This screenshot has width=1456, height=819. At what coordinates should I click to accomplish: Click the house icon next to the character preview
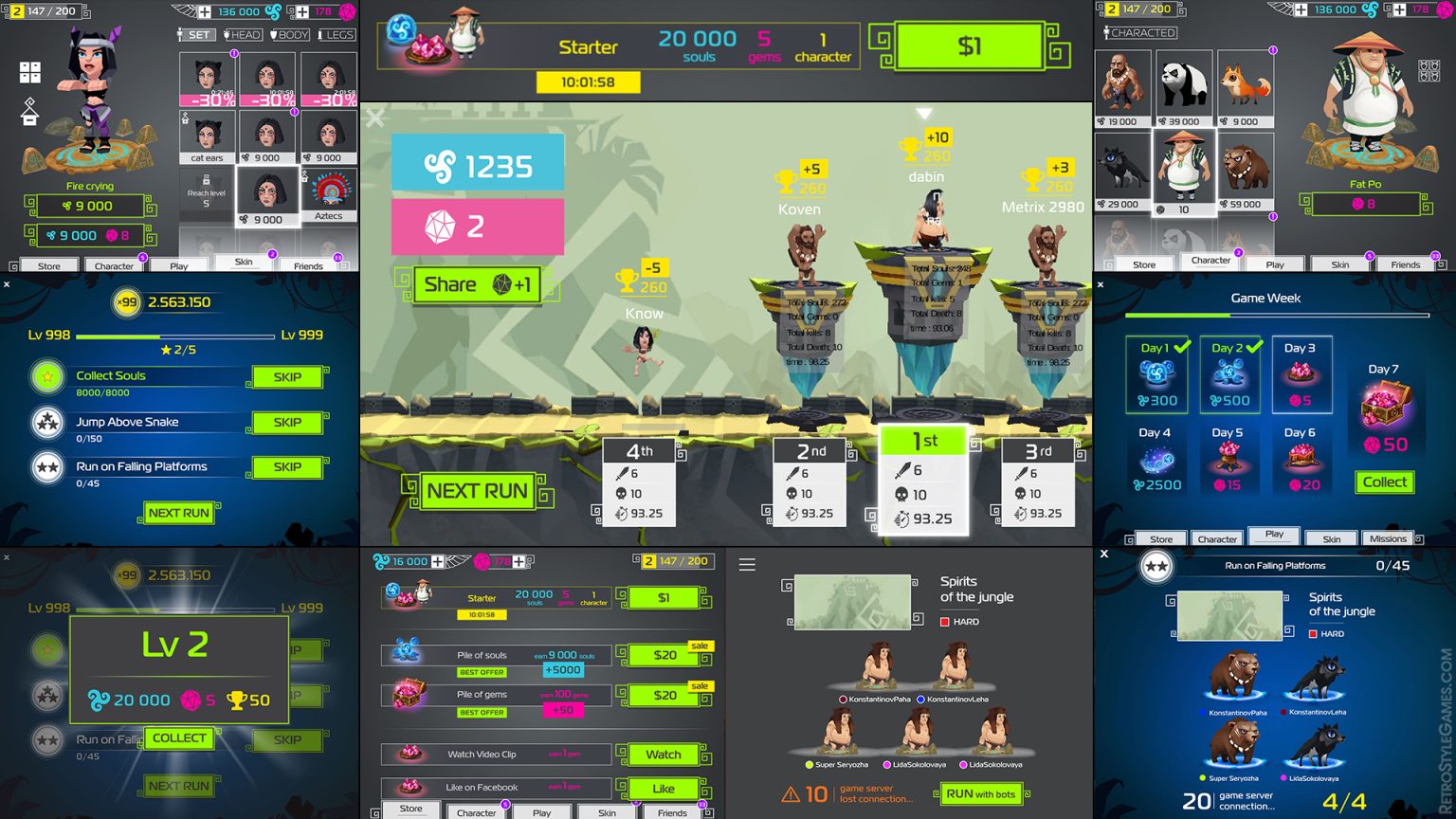(x=28, y=112)
